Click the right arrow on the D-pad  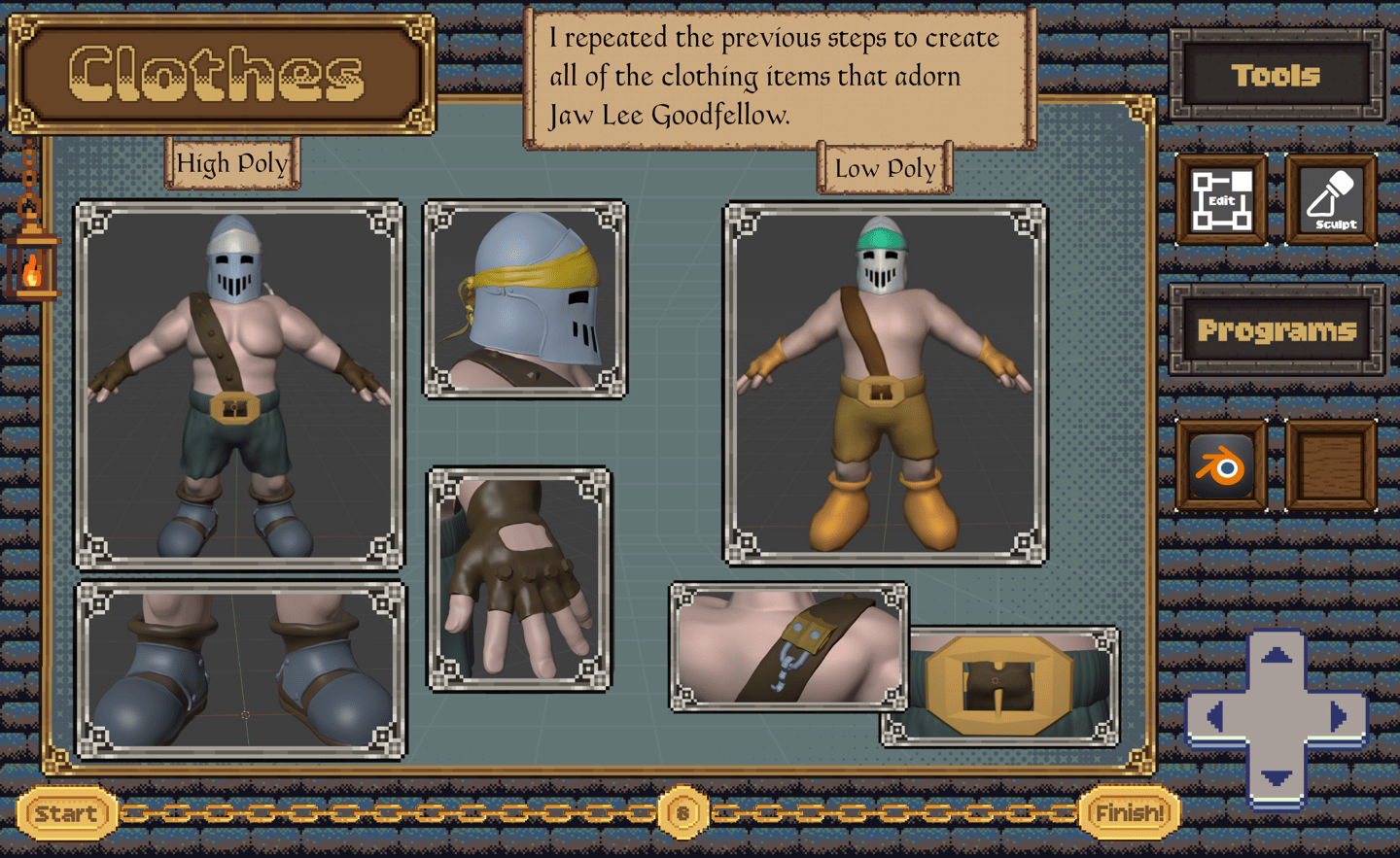1339,717
